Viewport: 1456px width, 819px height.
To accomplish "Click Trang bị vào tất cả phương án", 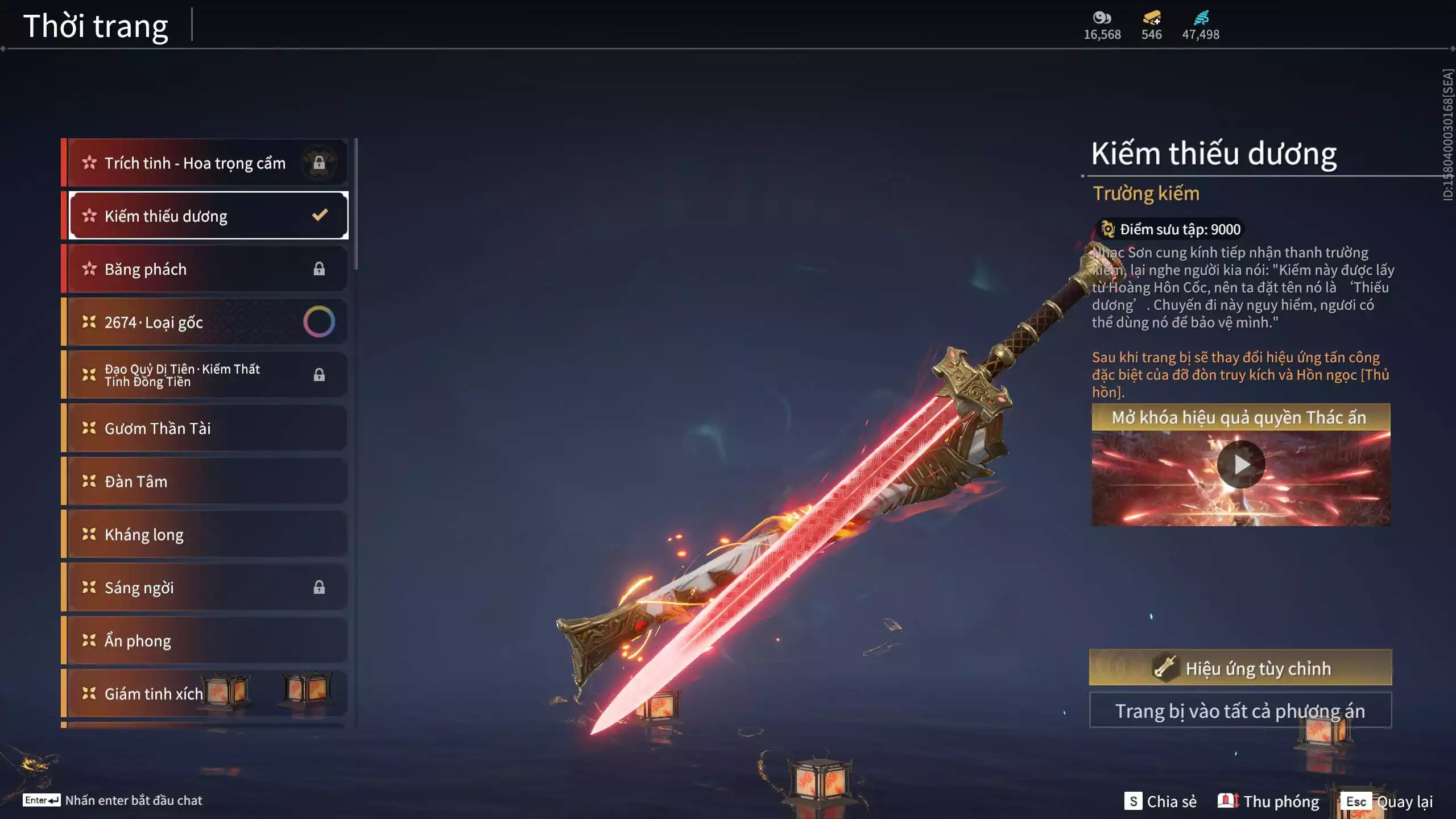I will click(1241, 710).
